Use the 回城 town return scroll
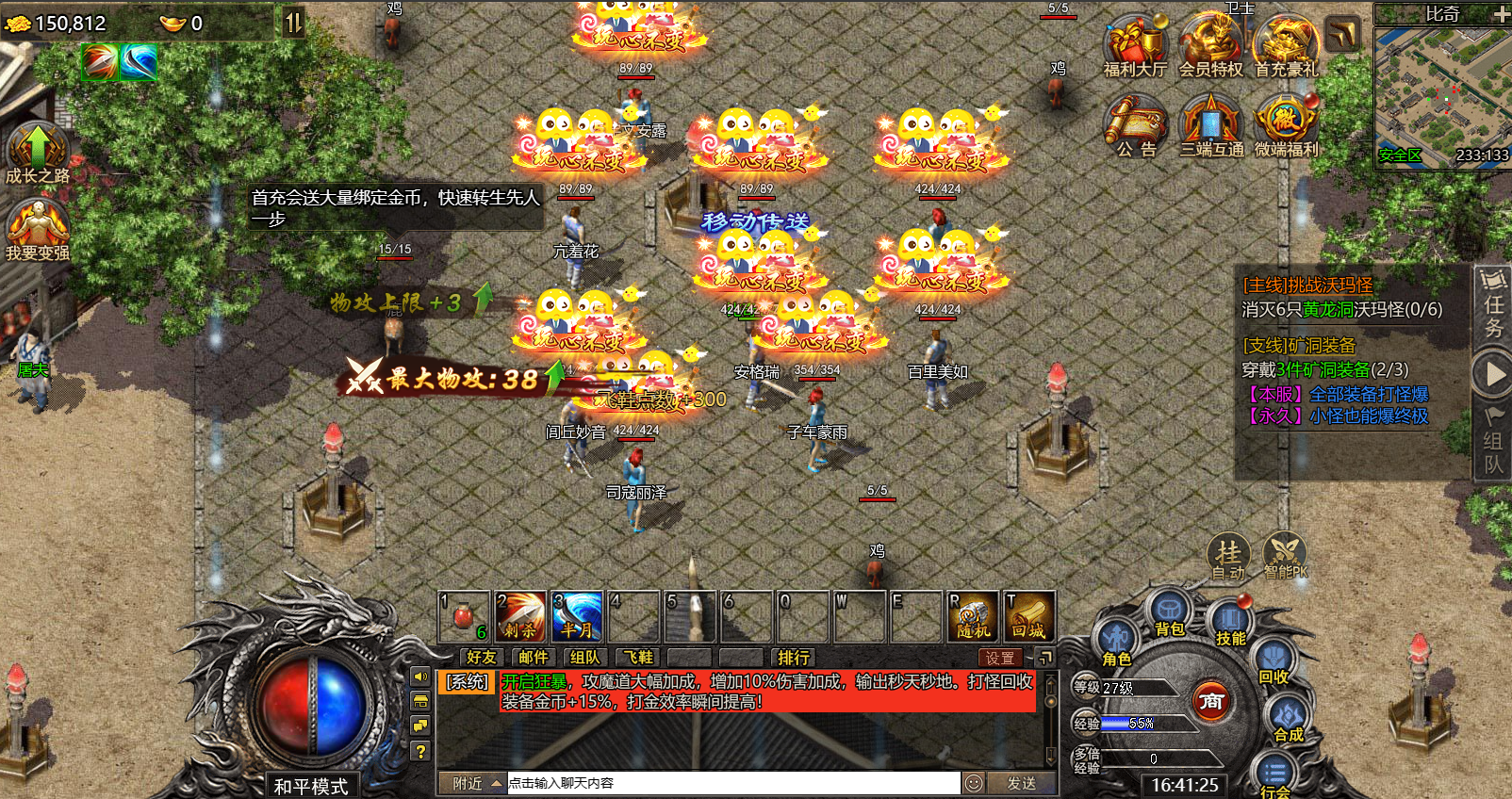This screenshot has width=1512, height=799. point(1028,617)
